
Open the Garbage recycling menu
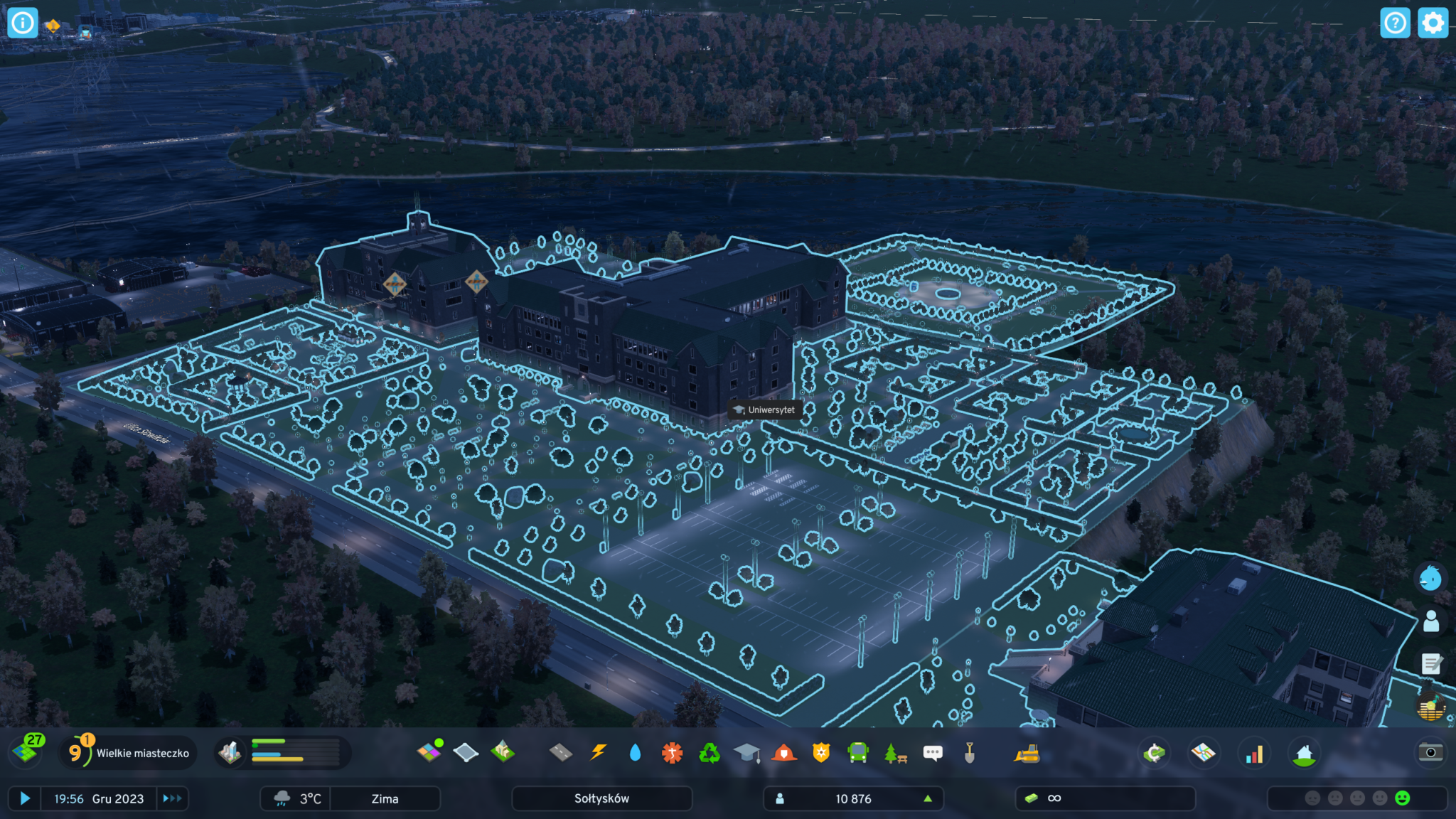coord(710,752)
